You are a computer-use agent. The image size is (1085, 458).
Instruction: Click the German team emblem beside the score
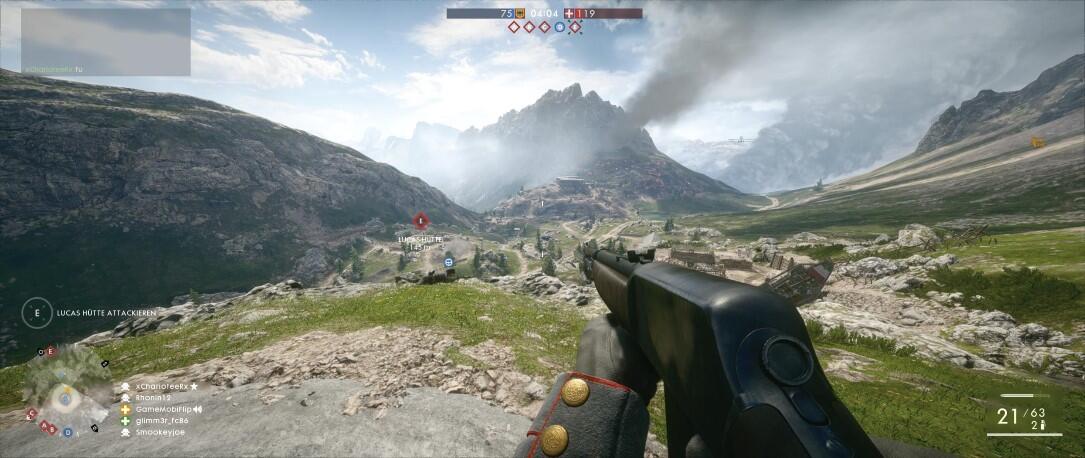[520, 14]
